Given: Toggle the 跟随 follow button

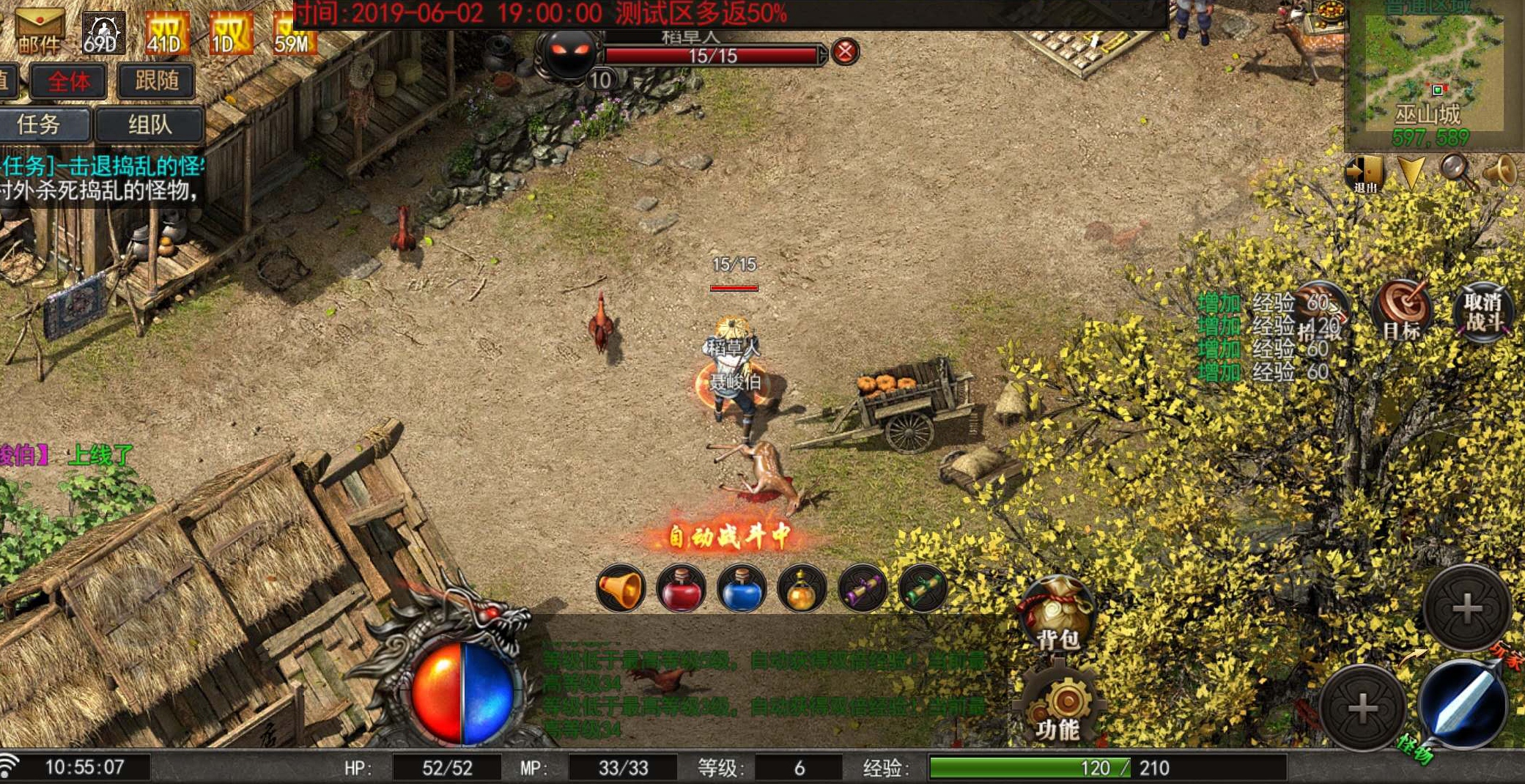Looking at the screenshot, I should pyautogui.click(x=156, y=81).
